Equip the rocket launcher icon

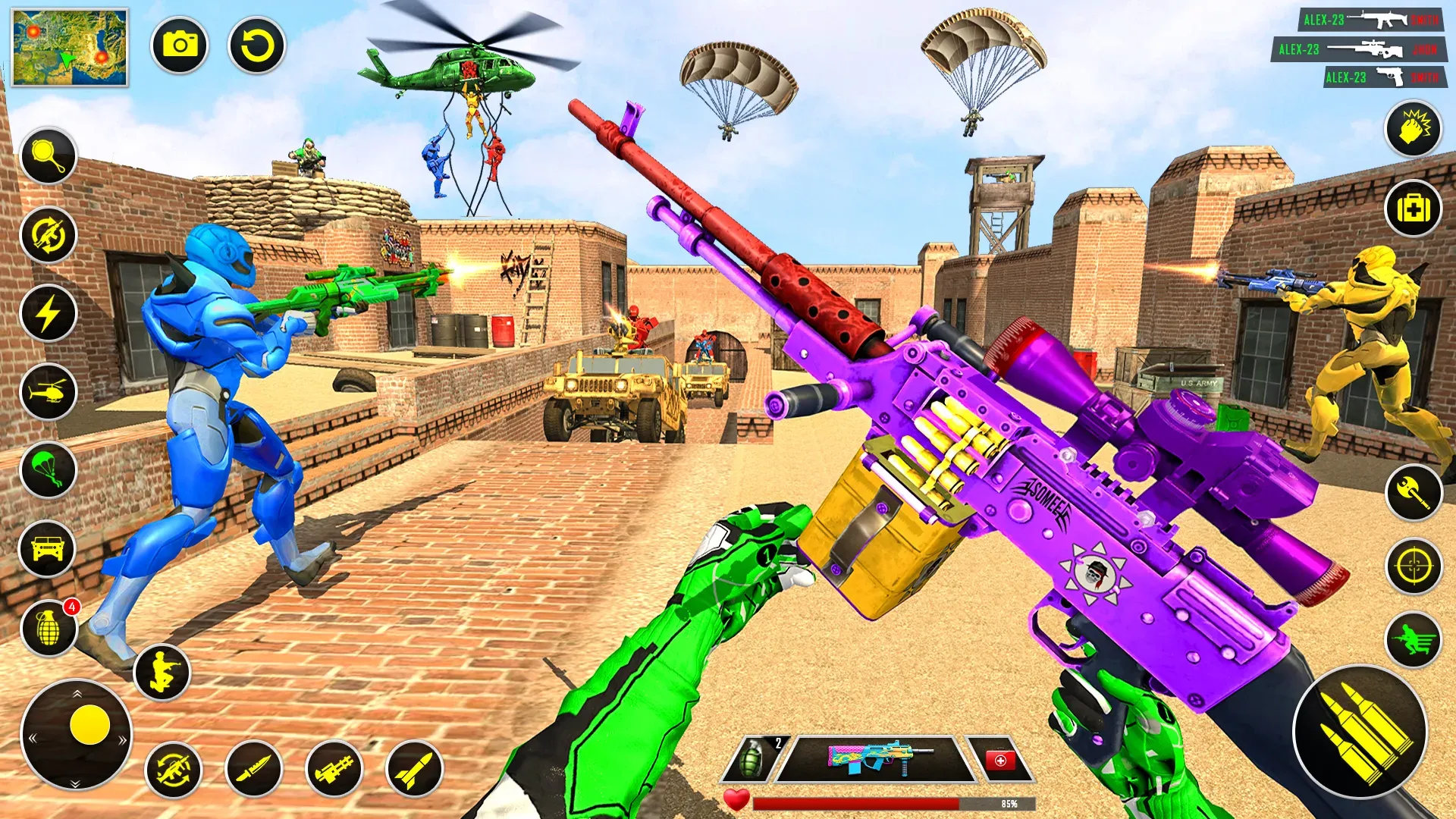[x=336, y=770]
